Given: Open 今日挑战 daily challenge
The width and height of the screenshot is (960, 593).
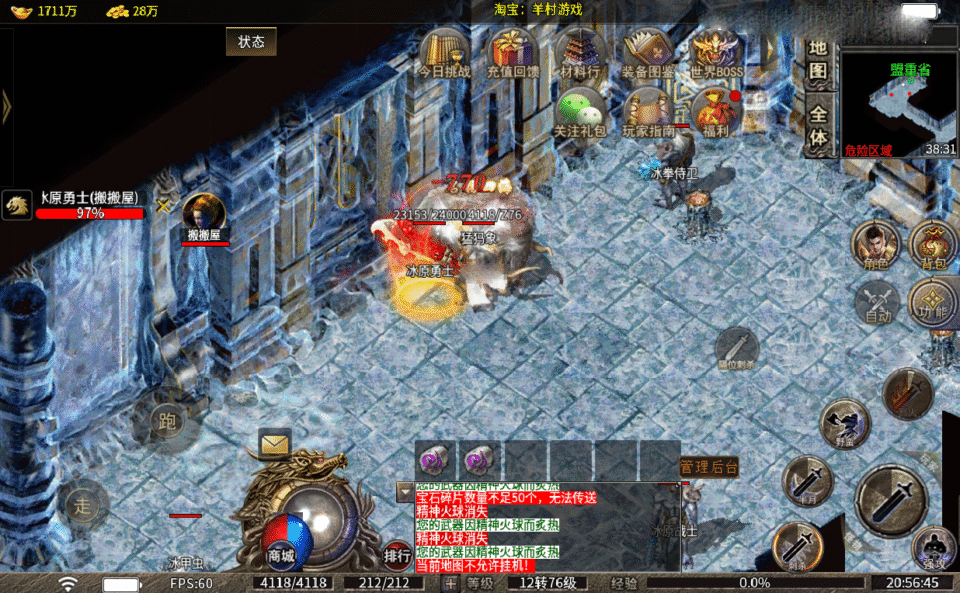Looking at the screenshot, I should pos(443,52).
